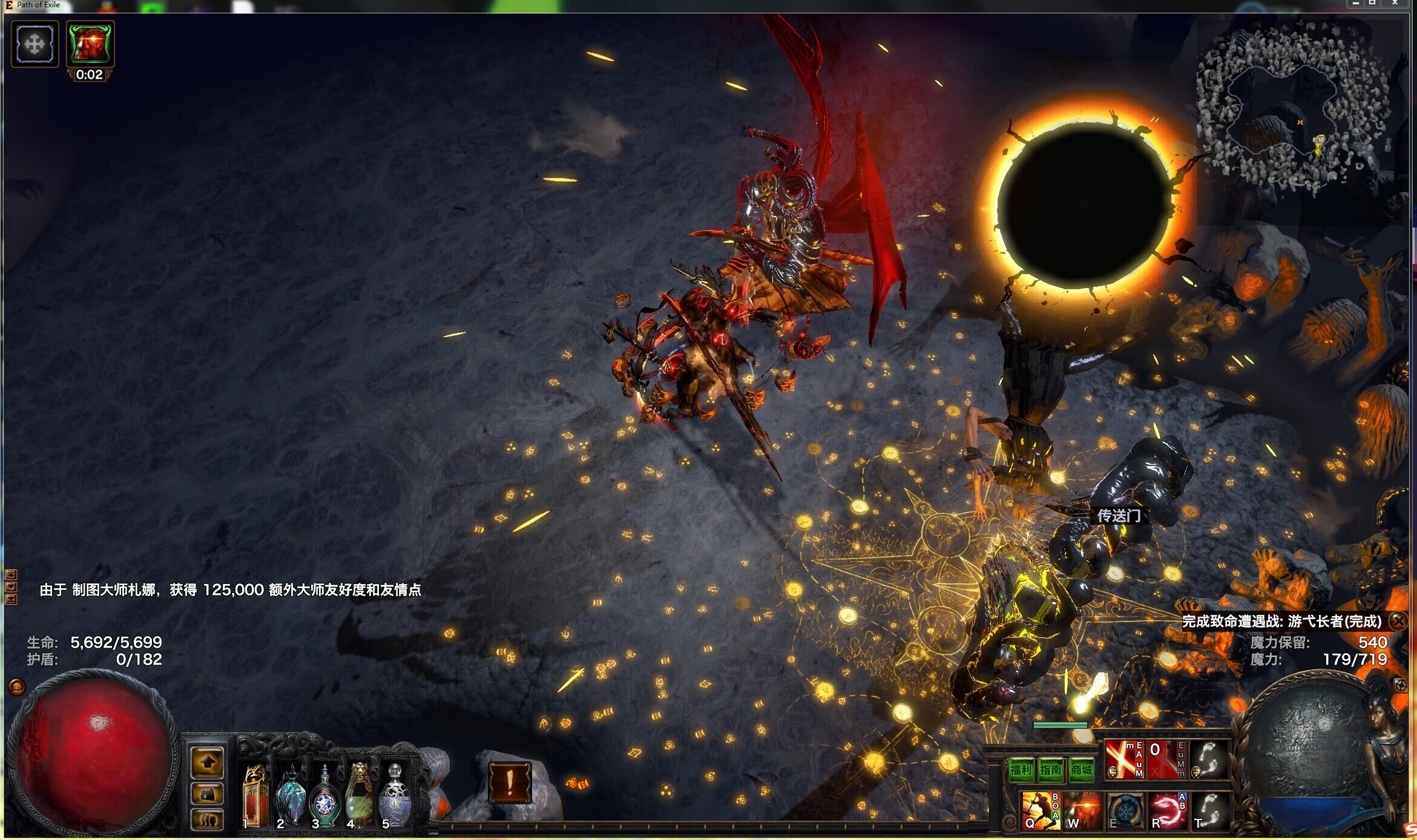The image size is (1417, 840).
Task: Use the teal crystal flask in slot 2
Action: tap(291, 796)
